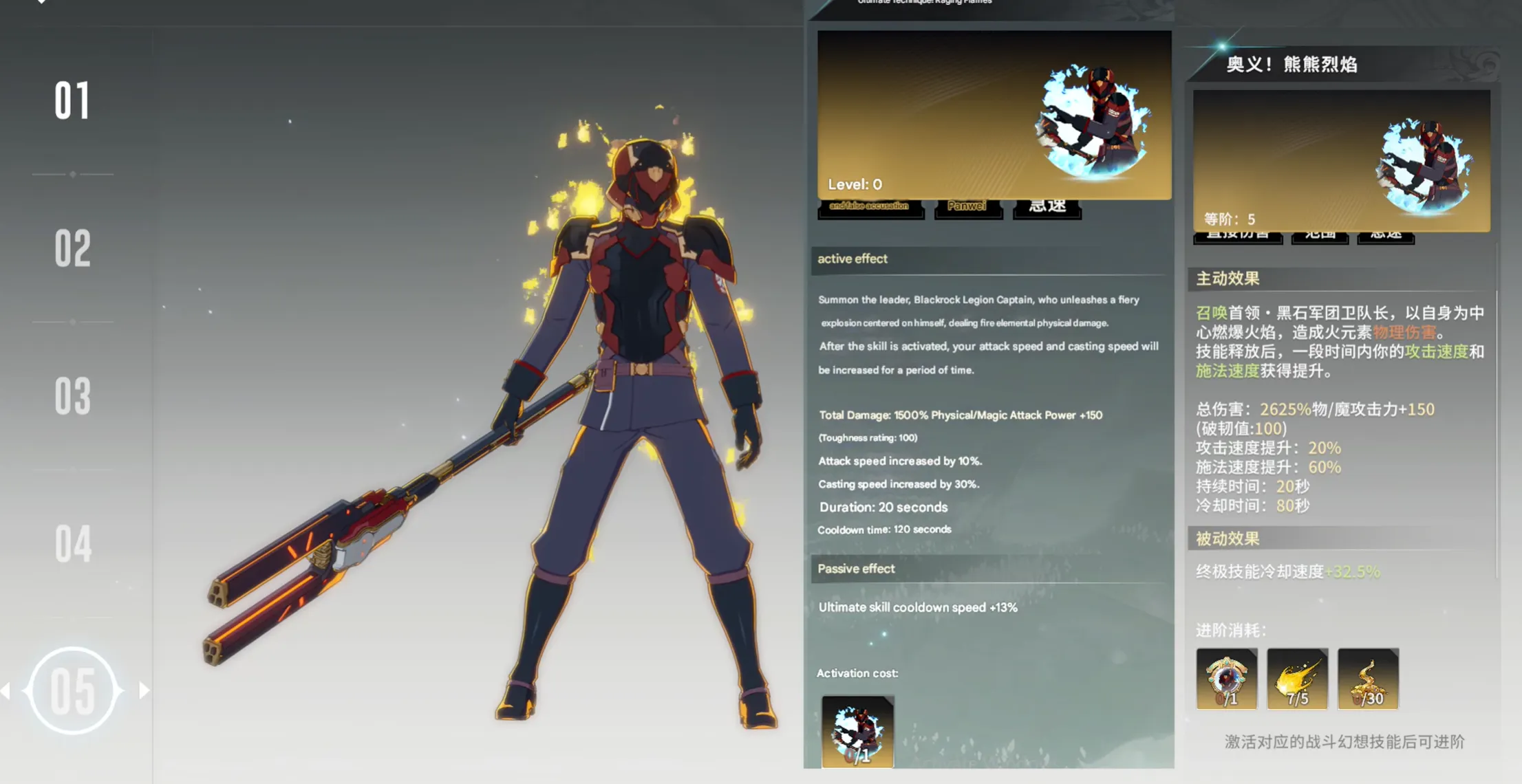Viewport: 1522px width, 784px height.
Task: Click the Level 0 skill preview image
Action: tap(994, 114)
